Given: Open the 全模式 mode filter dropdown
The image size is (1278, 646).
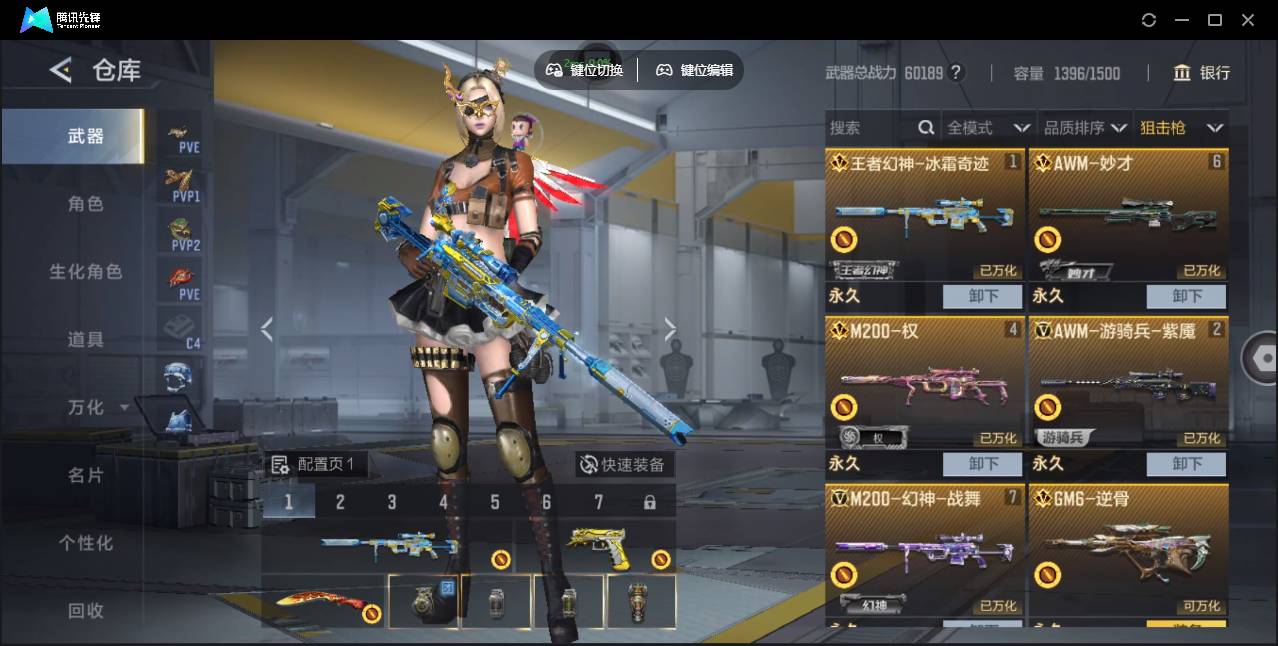Looking at the screenshot, I should point(987,128).
